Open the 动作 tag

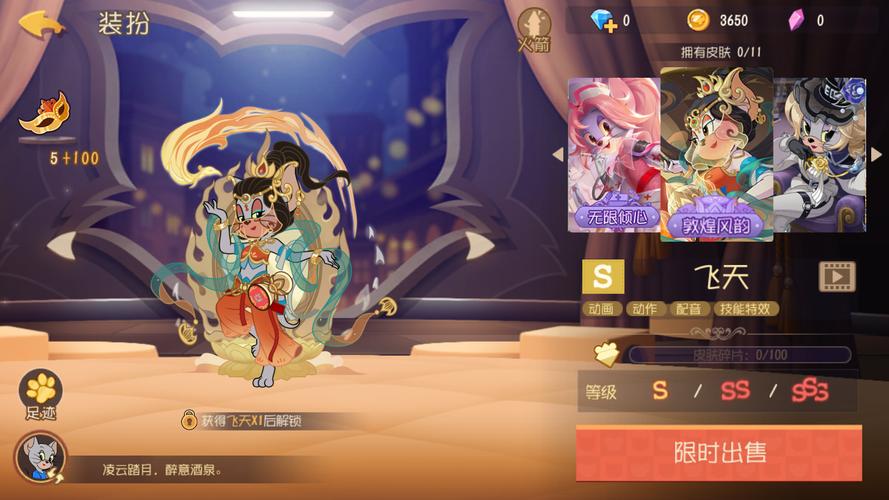(x=645, y=309)
